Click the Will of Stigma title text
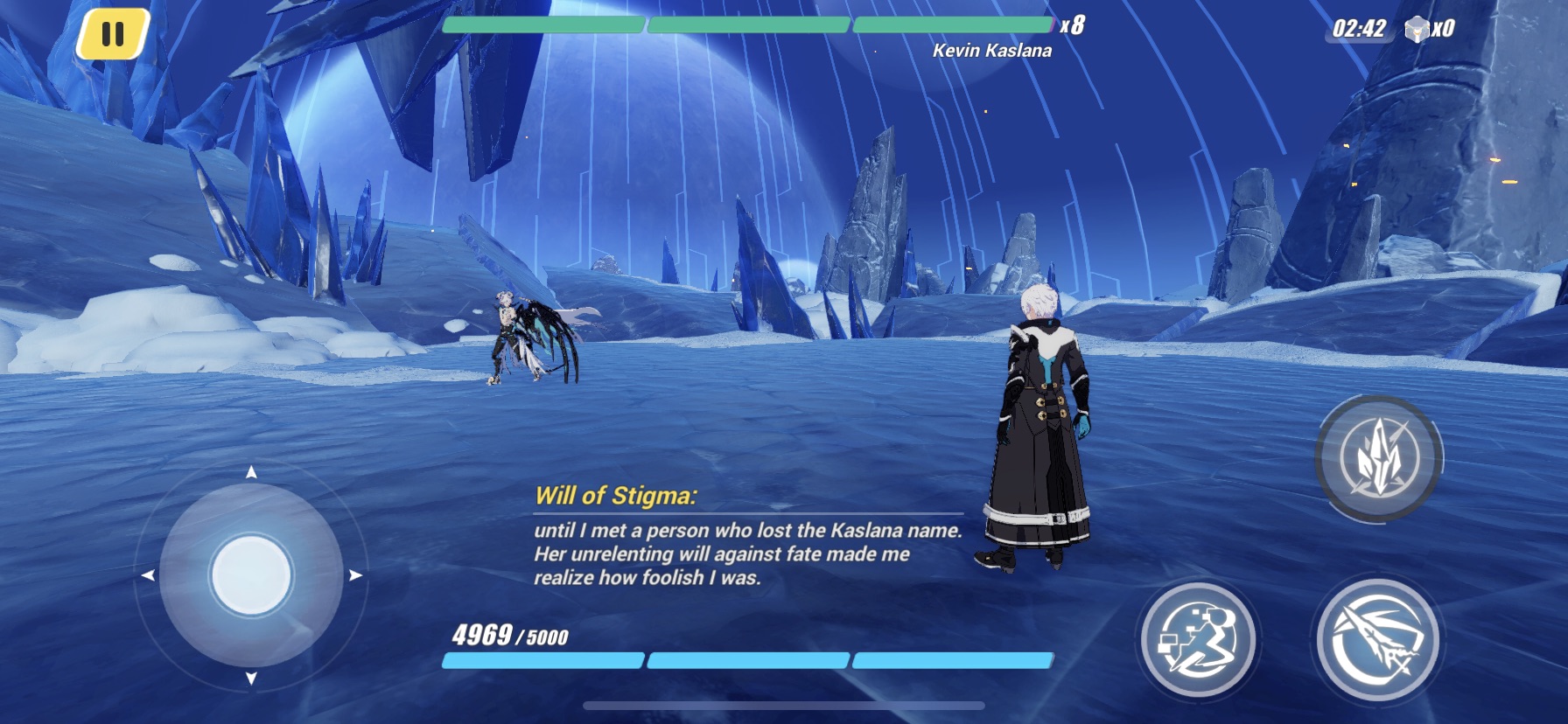The width and height of the screenshot is (1568, 724). 615,496
